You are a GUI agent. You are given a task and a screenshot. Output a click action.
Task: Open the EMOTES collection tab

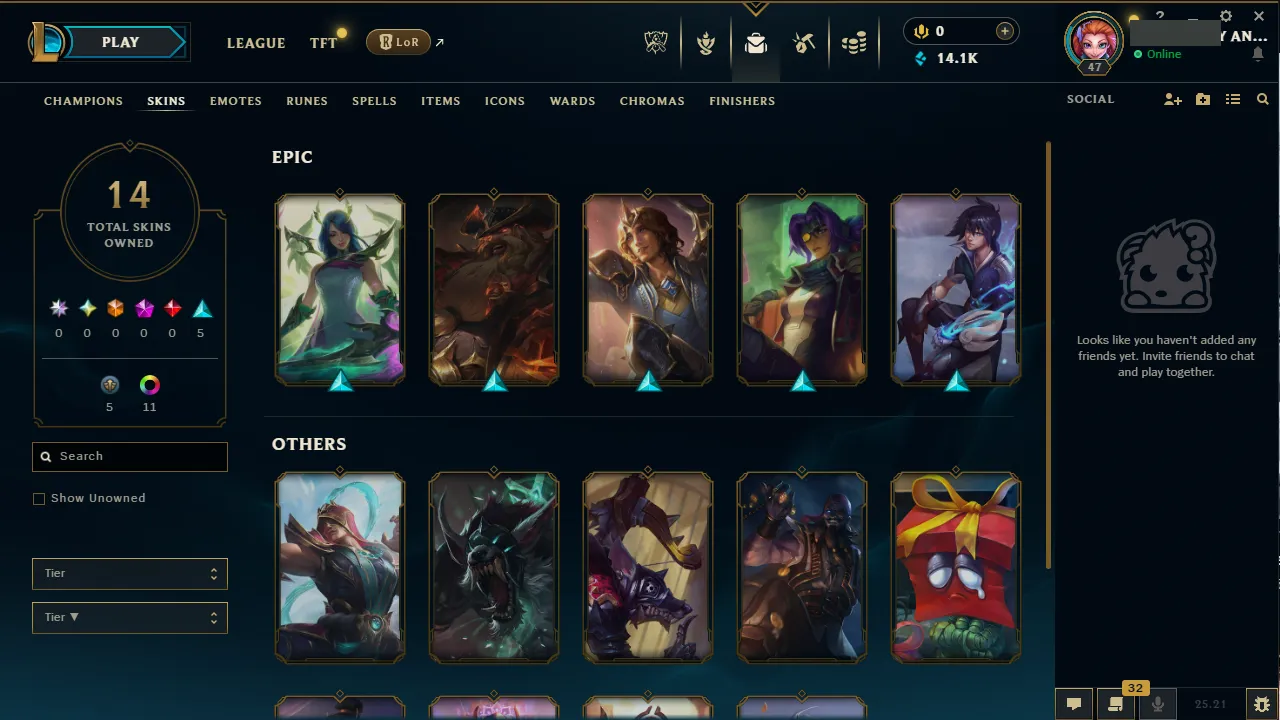tap(235, 101)
